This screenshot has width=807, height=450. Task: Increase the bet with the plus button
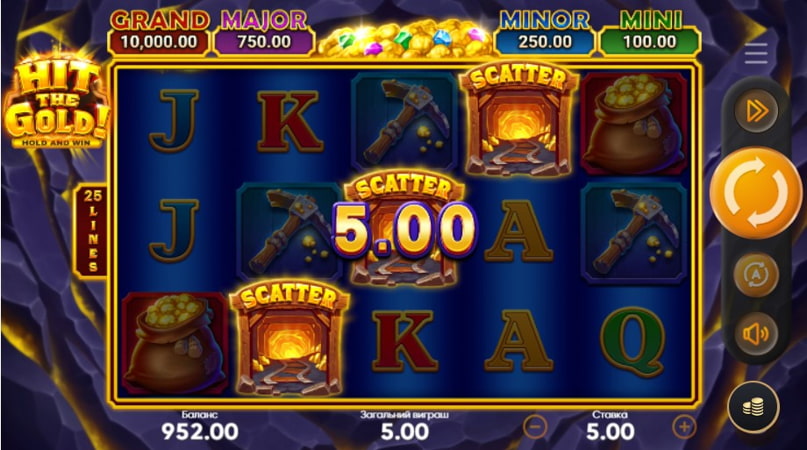pyautogui.click(x=684, y=427)
